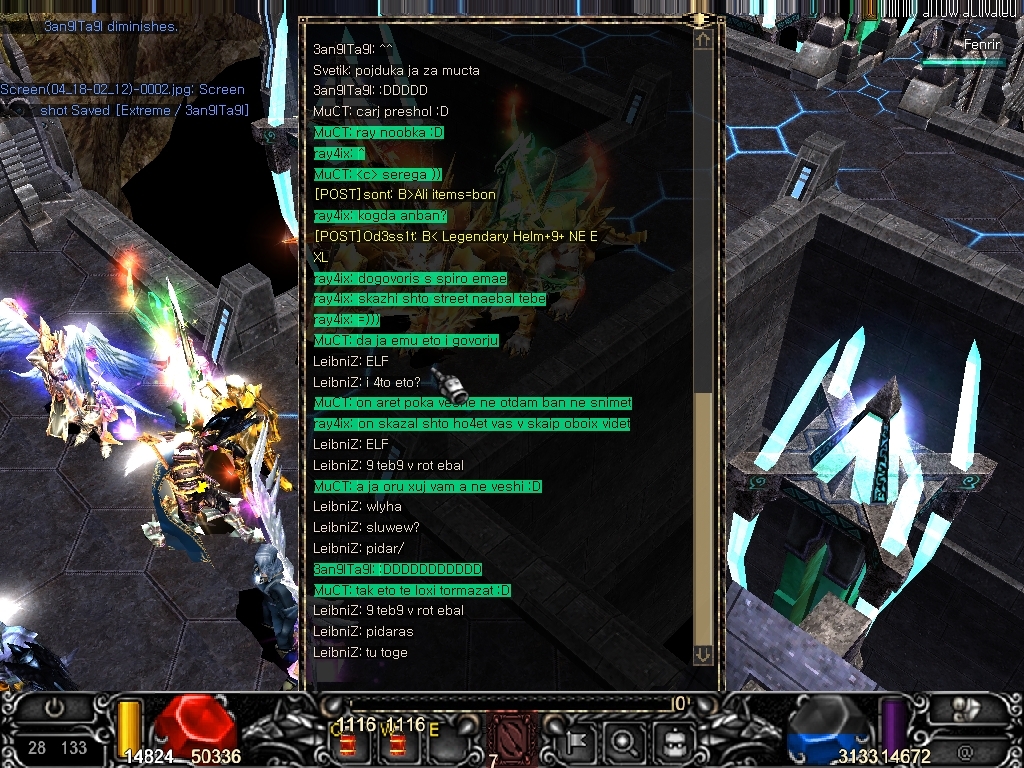Open the flag icon menu

coord(577,742)
